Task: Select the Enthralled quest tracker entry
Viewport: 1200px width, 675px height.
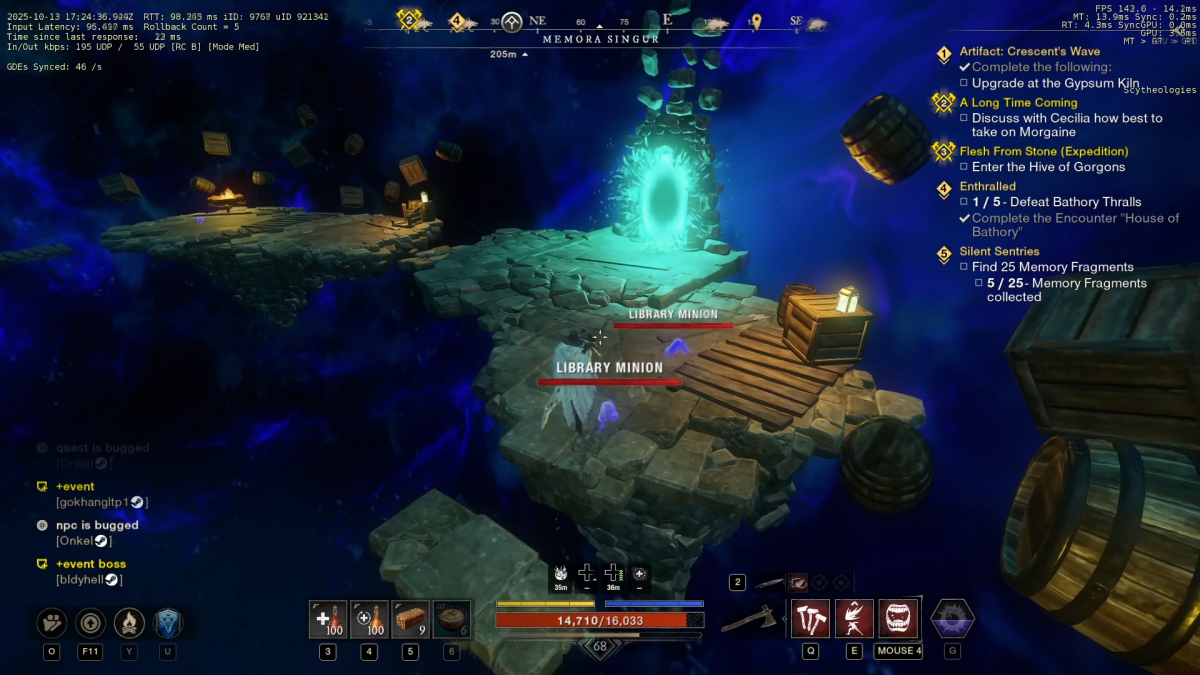Action: click(987, 186)
